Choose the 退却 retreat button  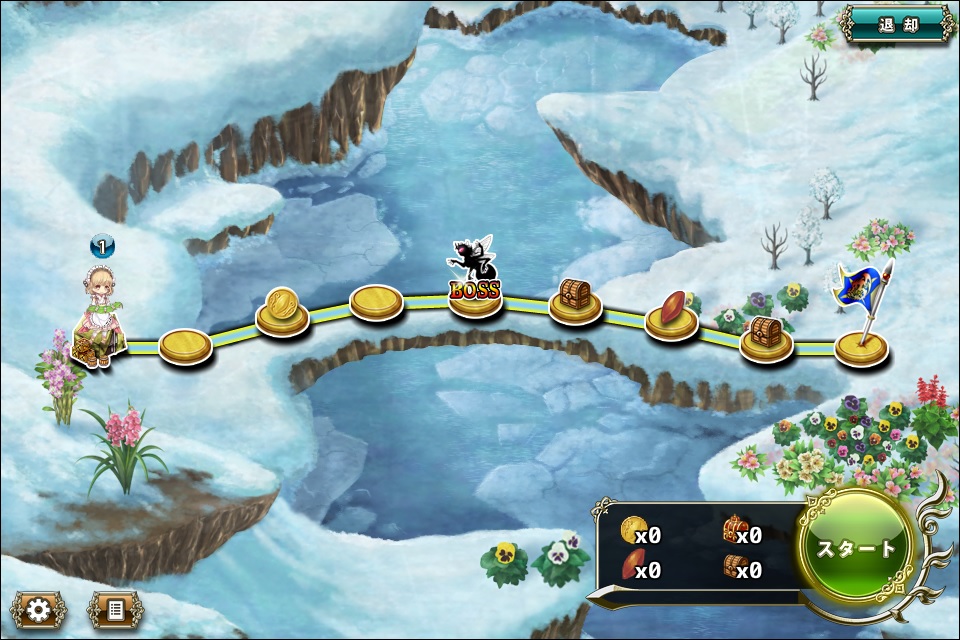tap(897, 24)
